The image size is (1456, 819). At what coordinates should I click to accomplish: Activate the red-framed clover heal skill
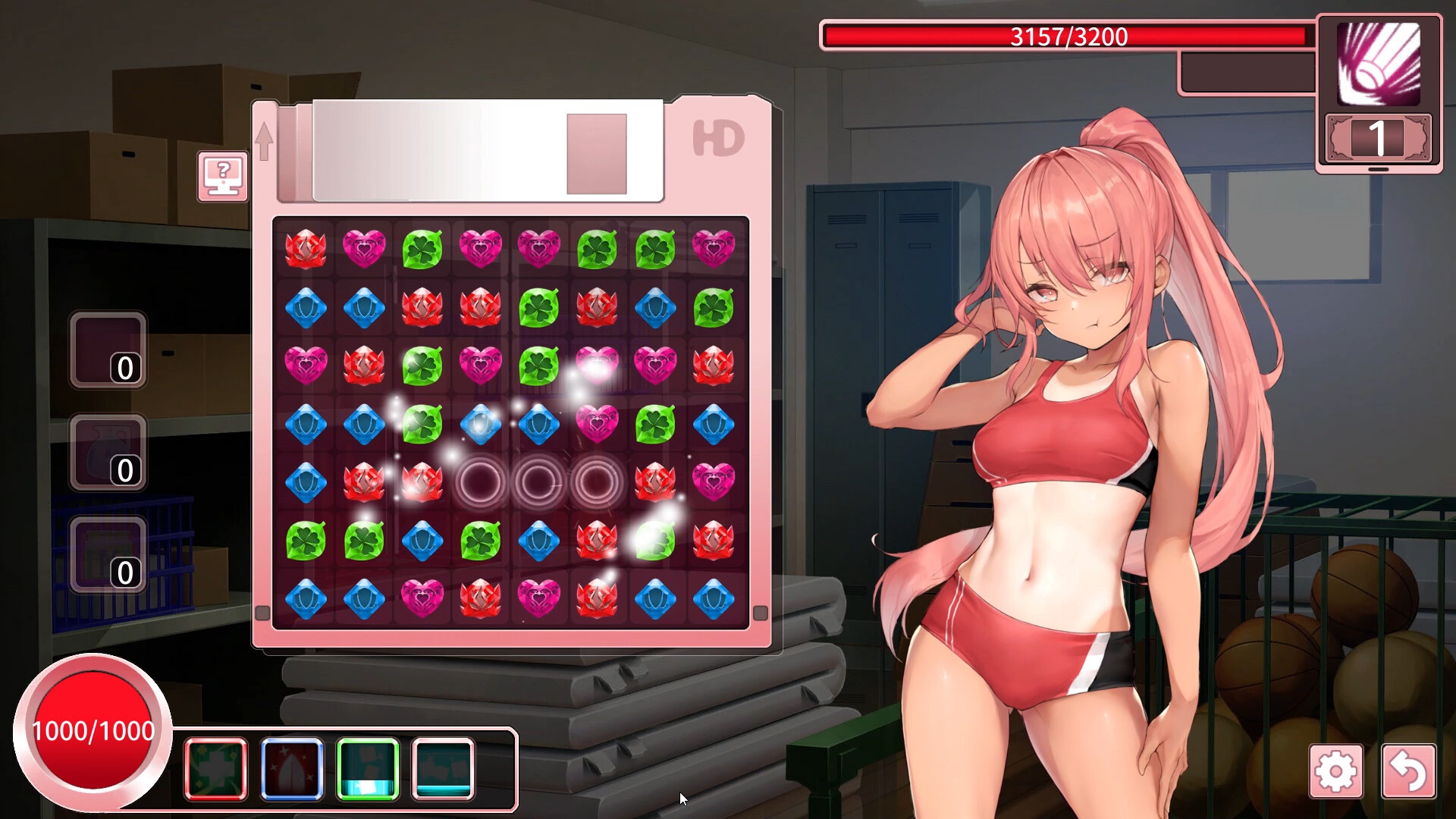(x=216, y=768)
